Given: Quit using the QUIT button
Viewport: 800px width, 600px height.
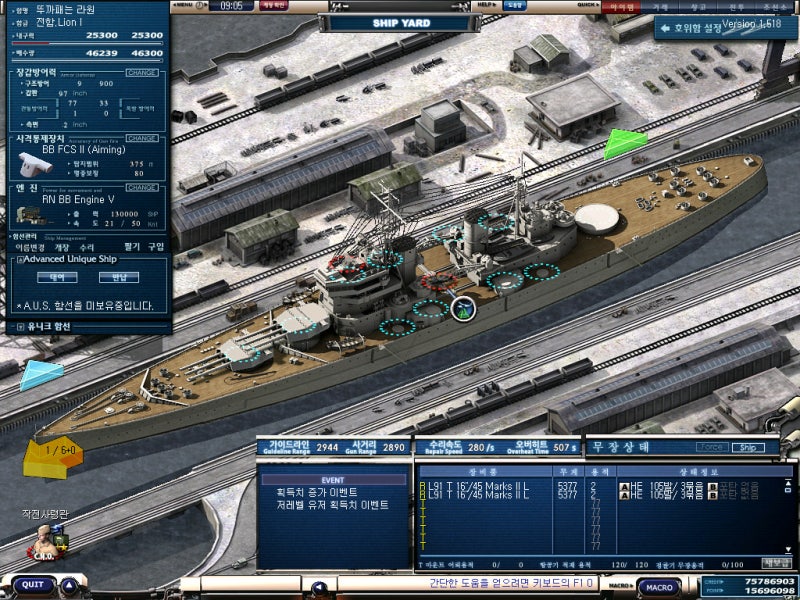Looking at the screenshot, I should click(33, 584).
